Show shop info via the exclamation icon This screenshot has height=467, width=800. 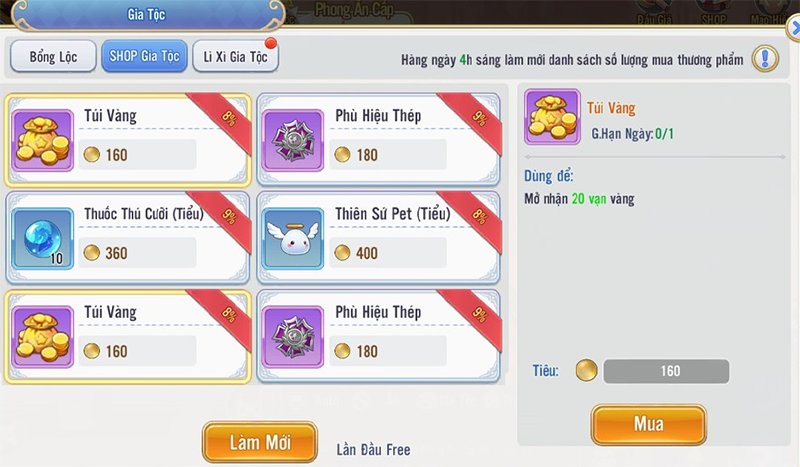pyautogui.click(x=766, y=59)
